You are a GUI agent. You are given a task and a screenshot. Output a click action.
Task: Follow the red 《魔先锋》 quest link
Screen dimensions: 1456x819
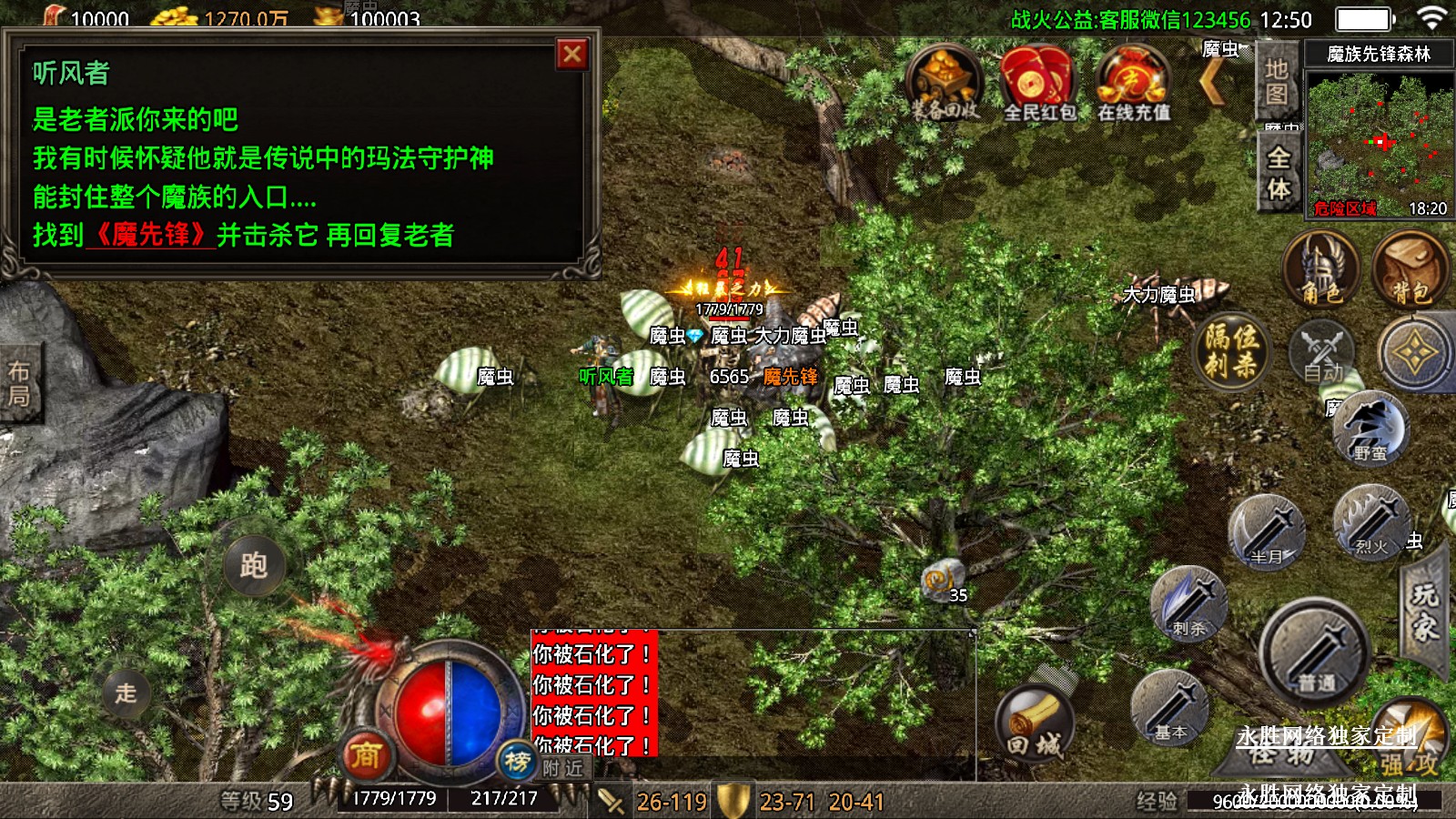point(150,235)
